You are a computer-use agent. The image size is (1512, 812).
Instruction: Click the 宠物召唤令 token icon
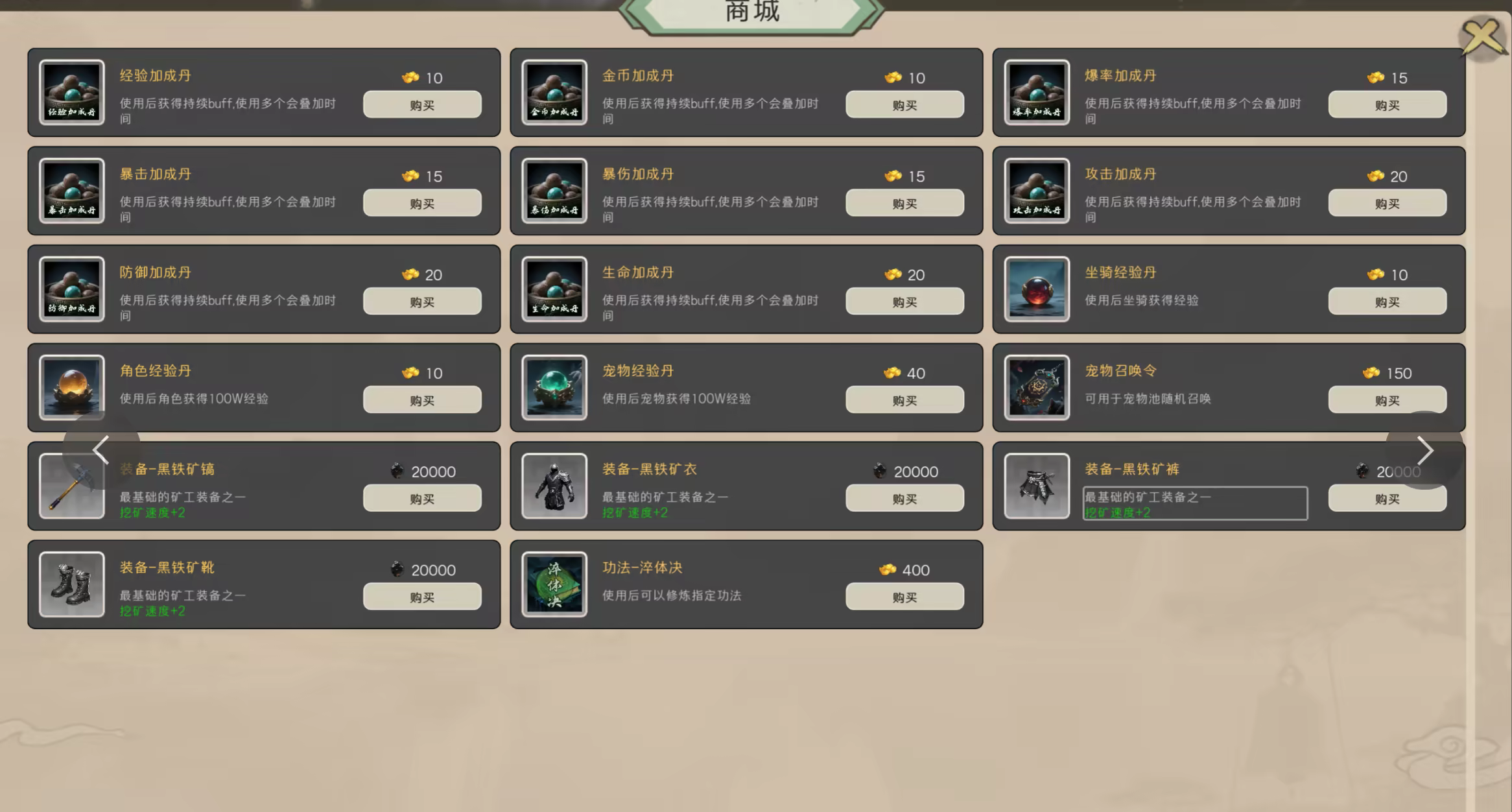click(1036, 388)
